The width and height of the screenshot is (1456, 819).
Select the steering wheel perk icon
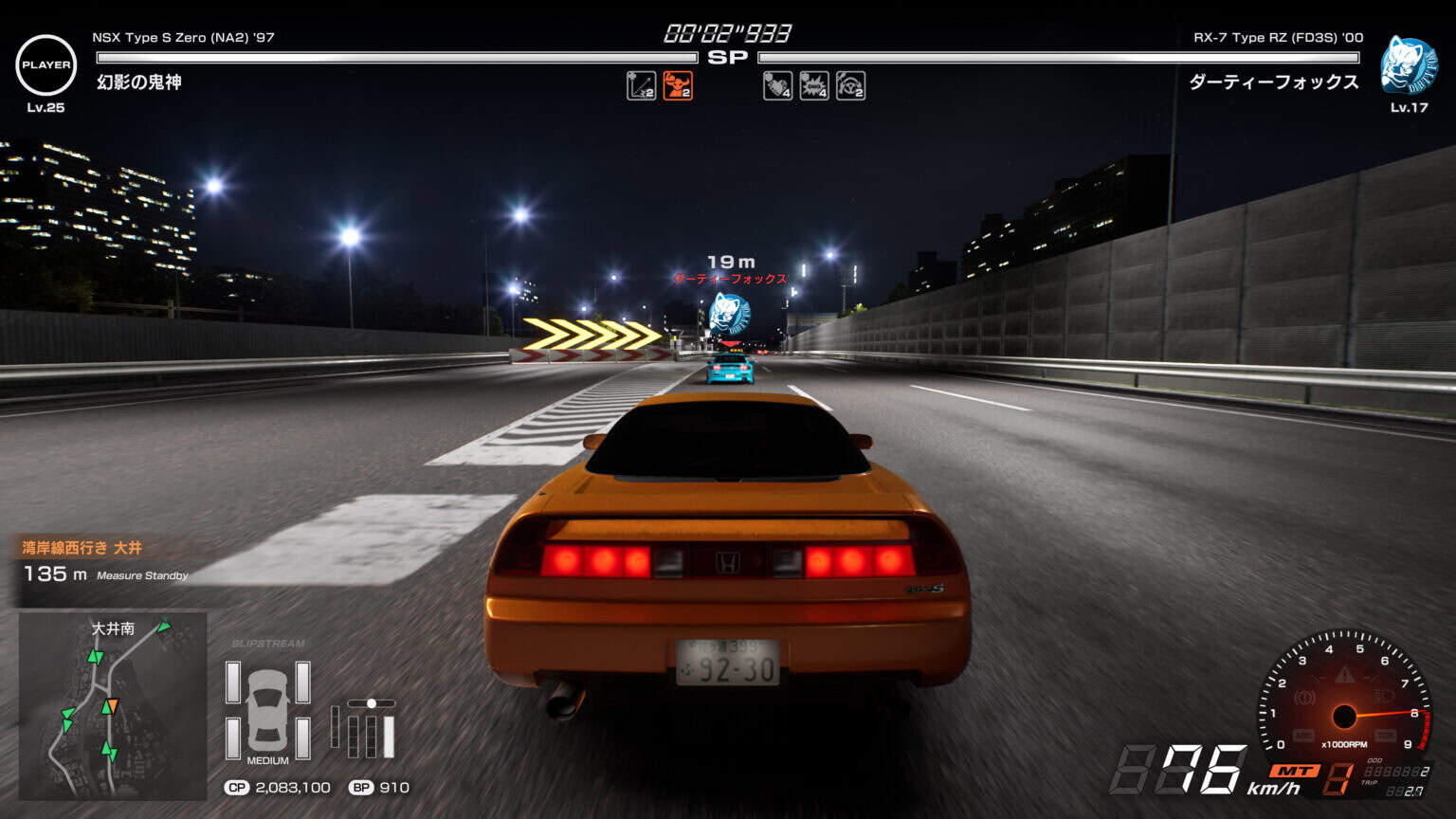(x=850, y=88)
